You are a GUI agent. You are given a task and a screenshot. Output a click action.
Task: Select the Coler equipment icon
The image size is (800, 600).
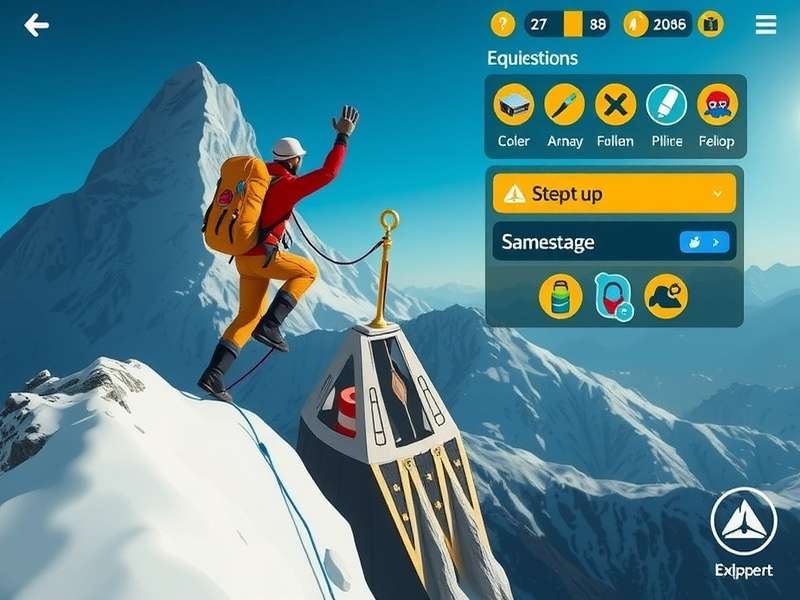pyautogui.click(x=514, y=104)
